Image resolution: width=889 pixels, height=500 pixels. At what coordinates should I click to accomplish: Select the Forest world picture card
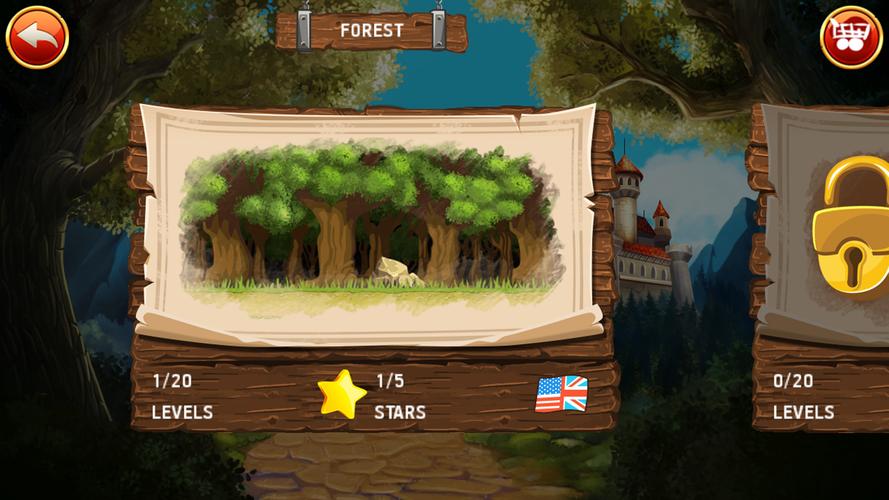(x=368, y=222)
